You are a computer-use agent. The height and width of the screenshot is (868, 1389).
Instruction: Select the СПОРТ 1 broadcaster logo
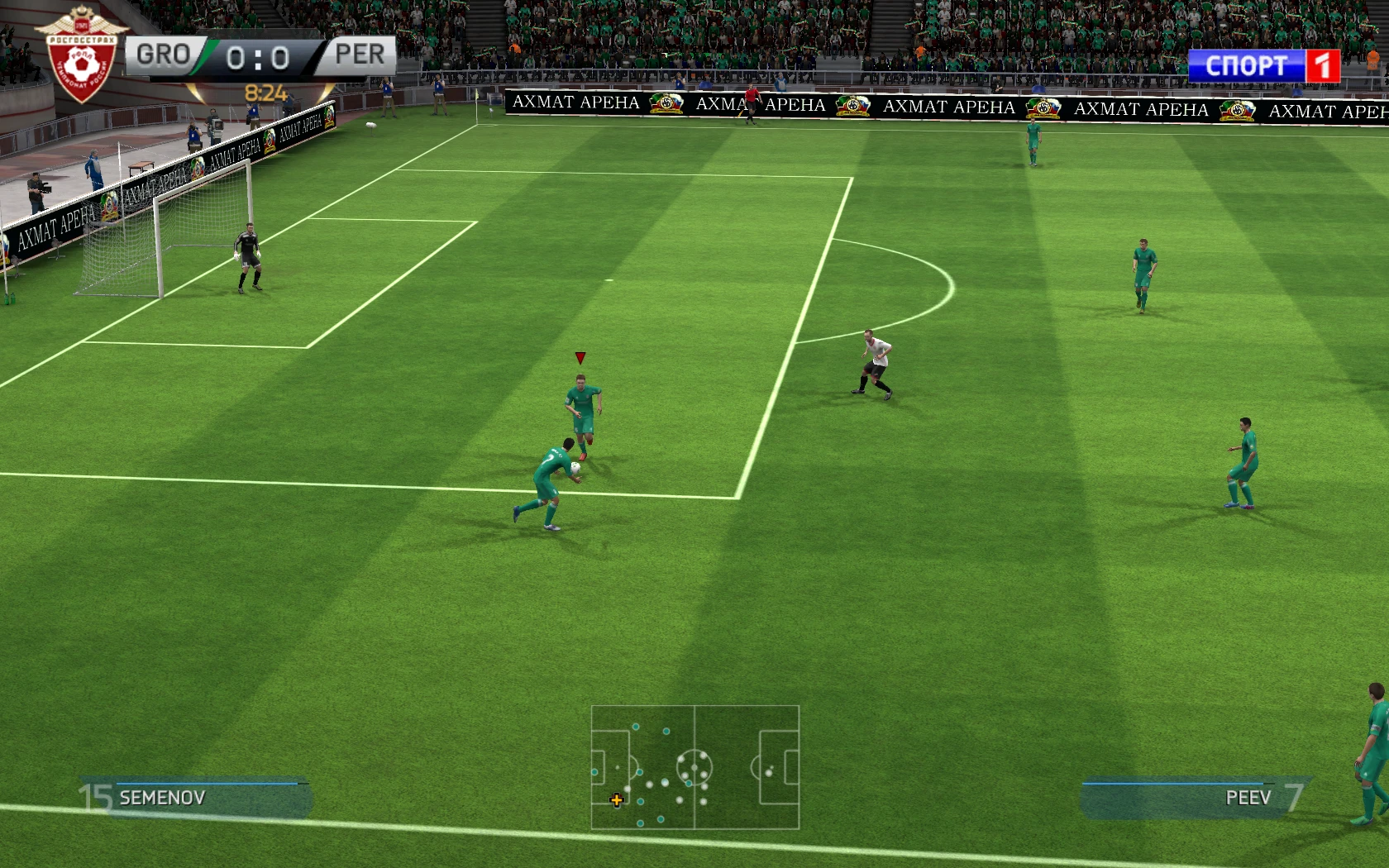click(x=1264, y=66)
